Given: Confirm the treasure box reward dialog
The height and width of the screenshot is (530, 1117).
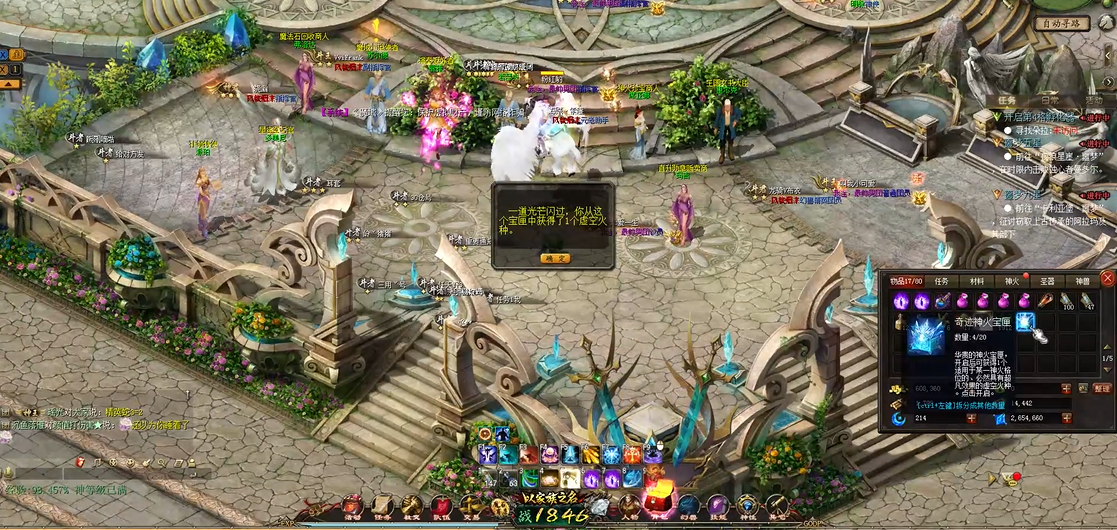Looking at the screenshot, I should pos(554,258).
